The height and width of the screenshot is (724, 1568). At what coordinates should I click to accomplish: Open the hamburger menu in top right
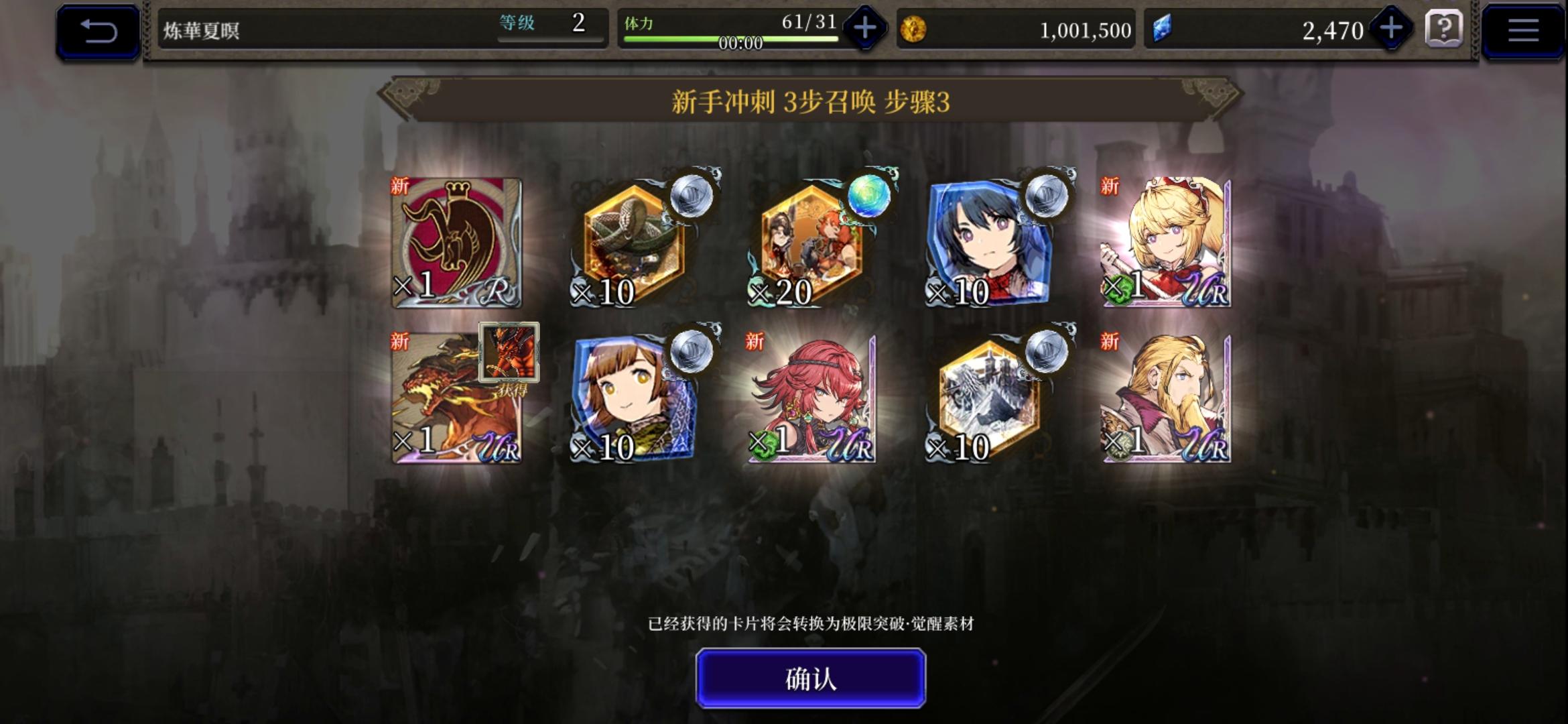click(1523, 29)
